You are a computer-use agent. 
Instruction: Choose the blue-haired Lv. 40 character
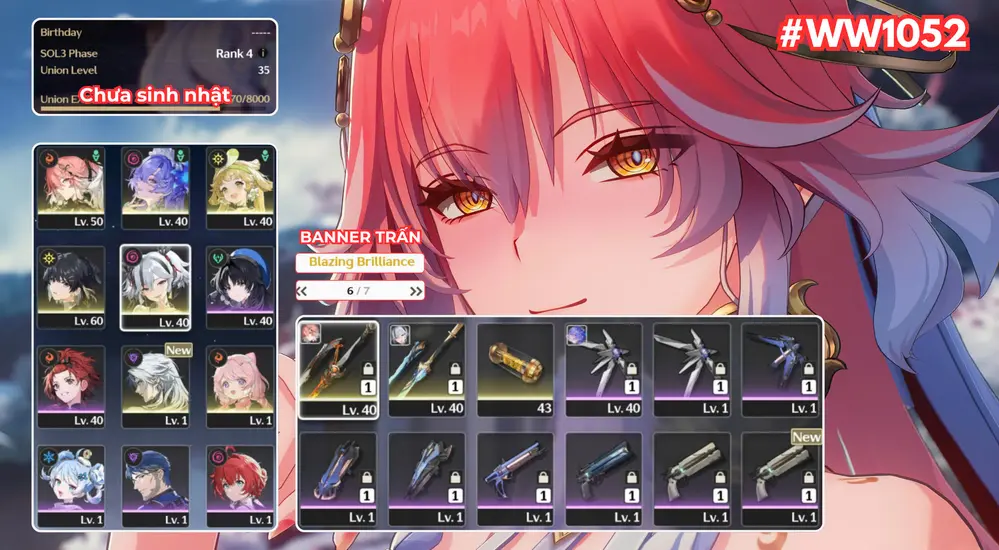click(155, 186)
